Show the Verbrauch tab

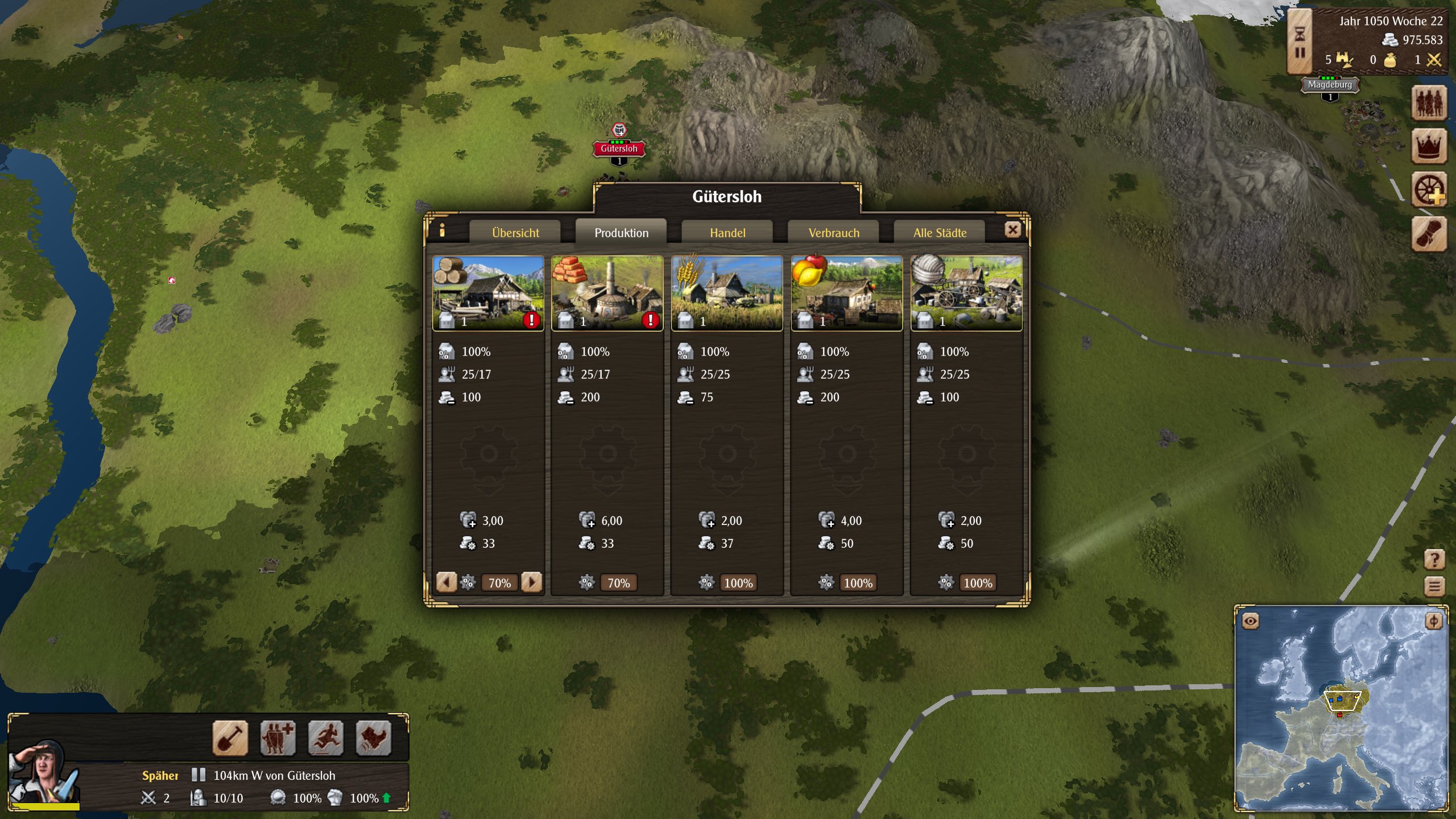tap(834, 233)
